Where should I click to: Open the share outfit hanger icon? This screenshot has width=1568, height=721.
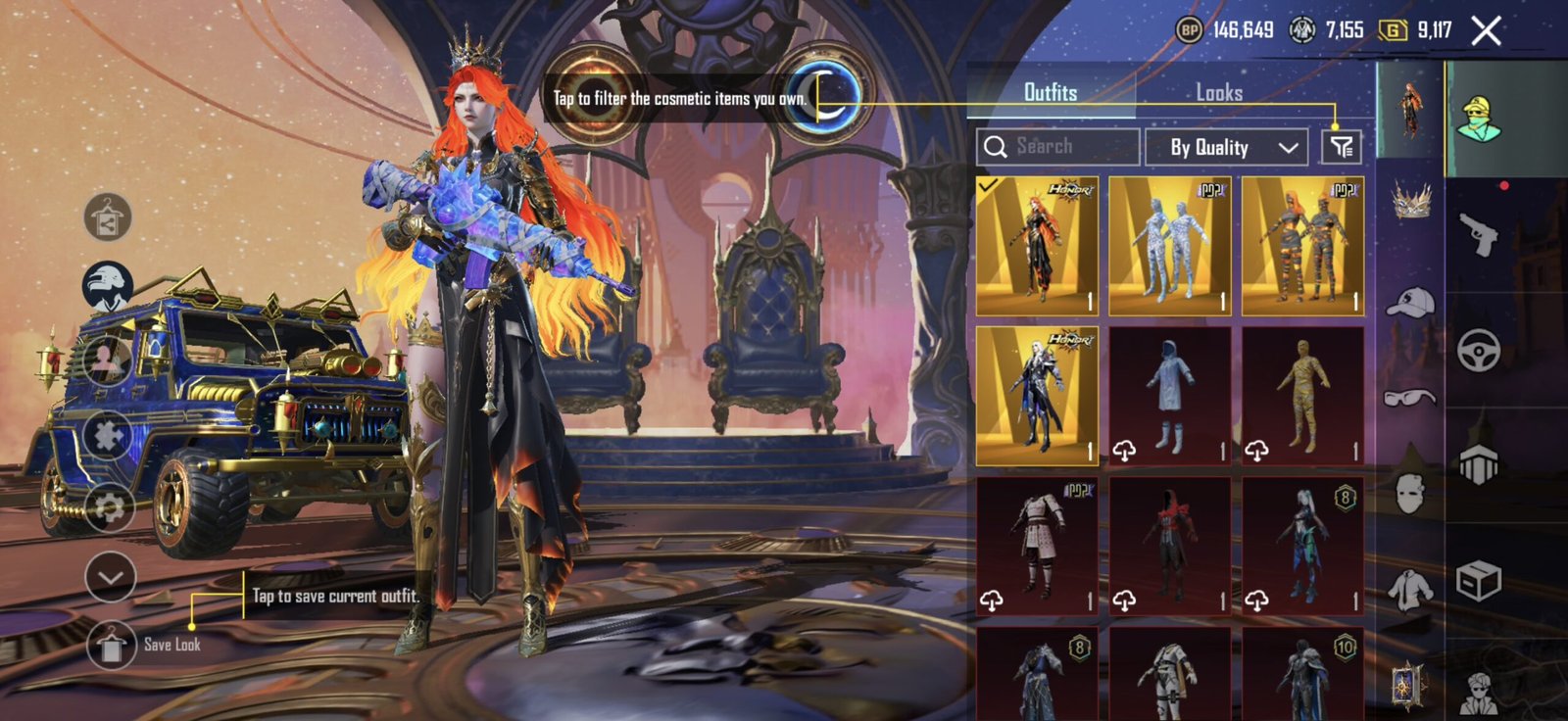(x=109, y=218)
